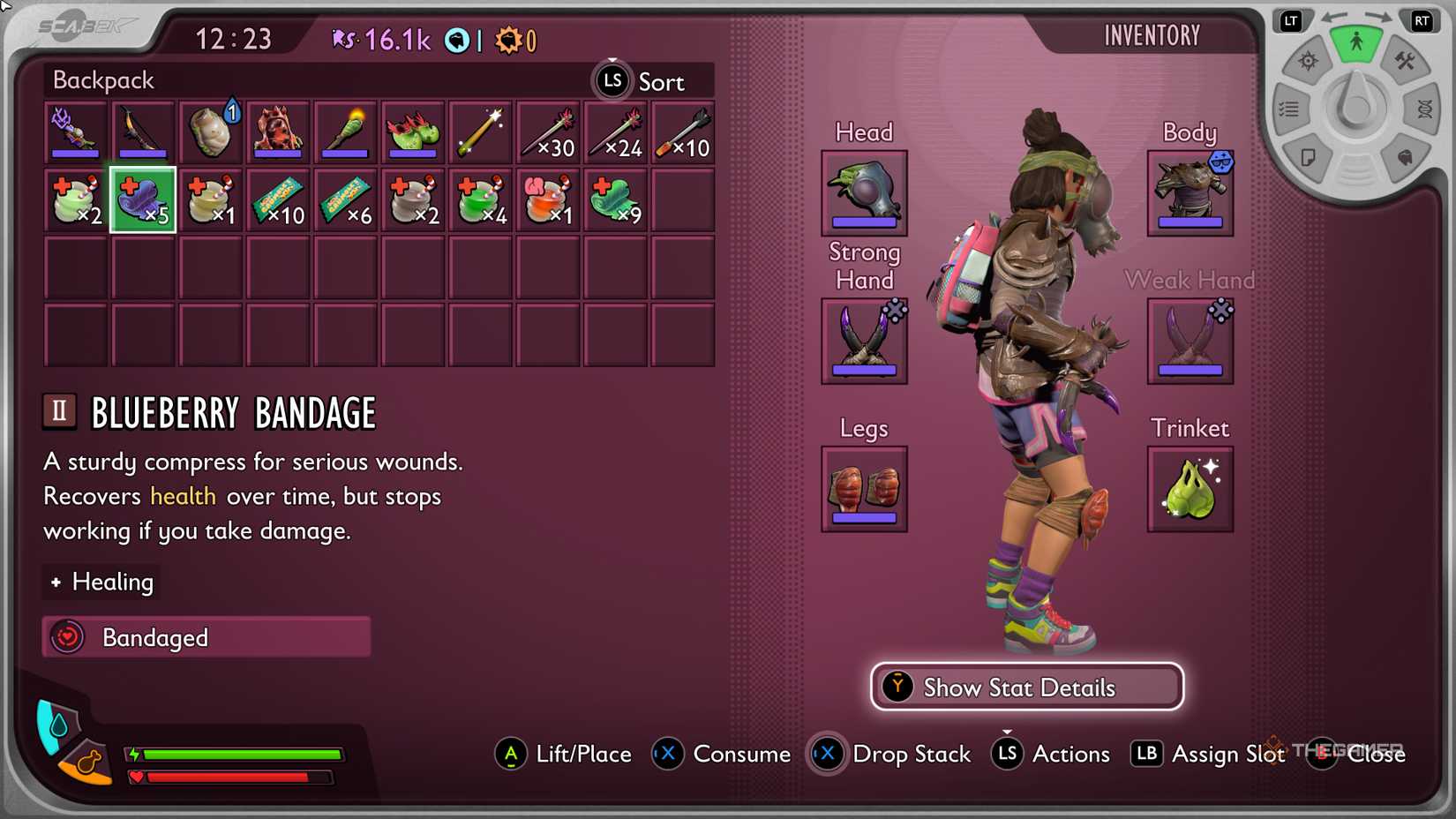This screenshot has height=819, width=1456.
Task: Click the grappling hook in the first backpack slot
Action: pos(75,132)
